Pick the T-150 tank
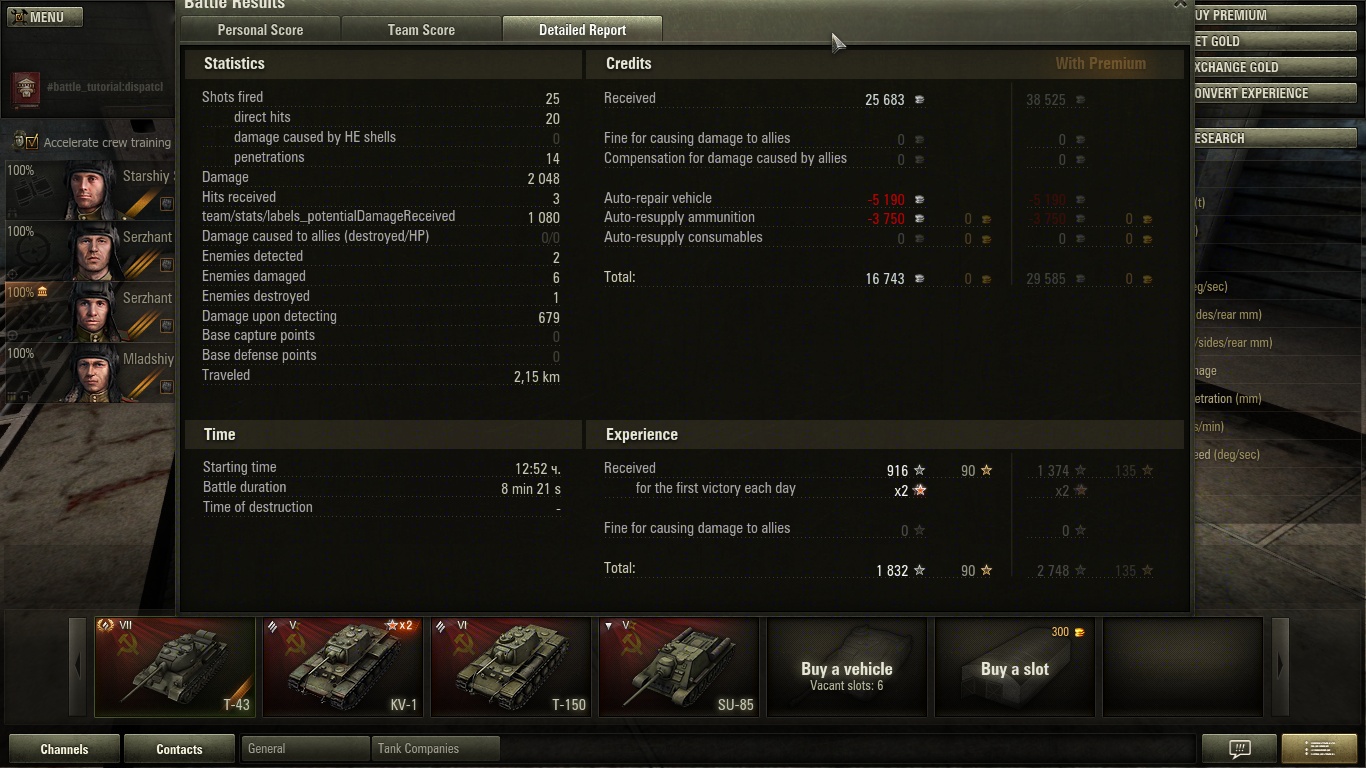Screen dimensions: 1366x768 coord(511,667)
